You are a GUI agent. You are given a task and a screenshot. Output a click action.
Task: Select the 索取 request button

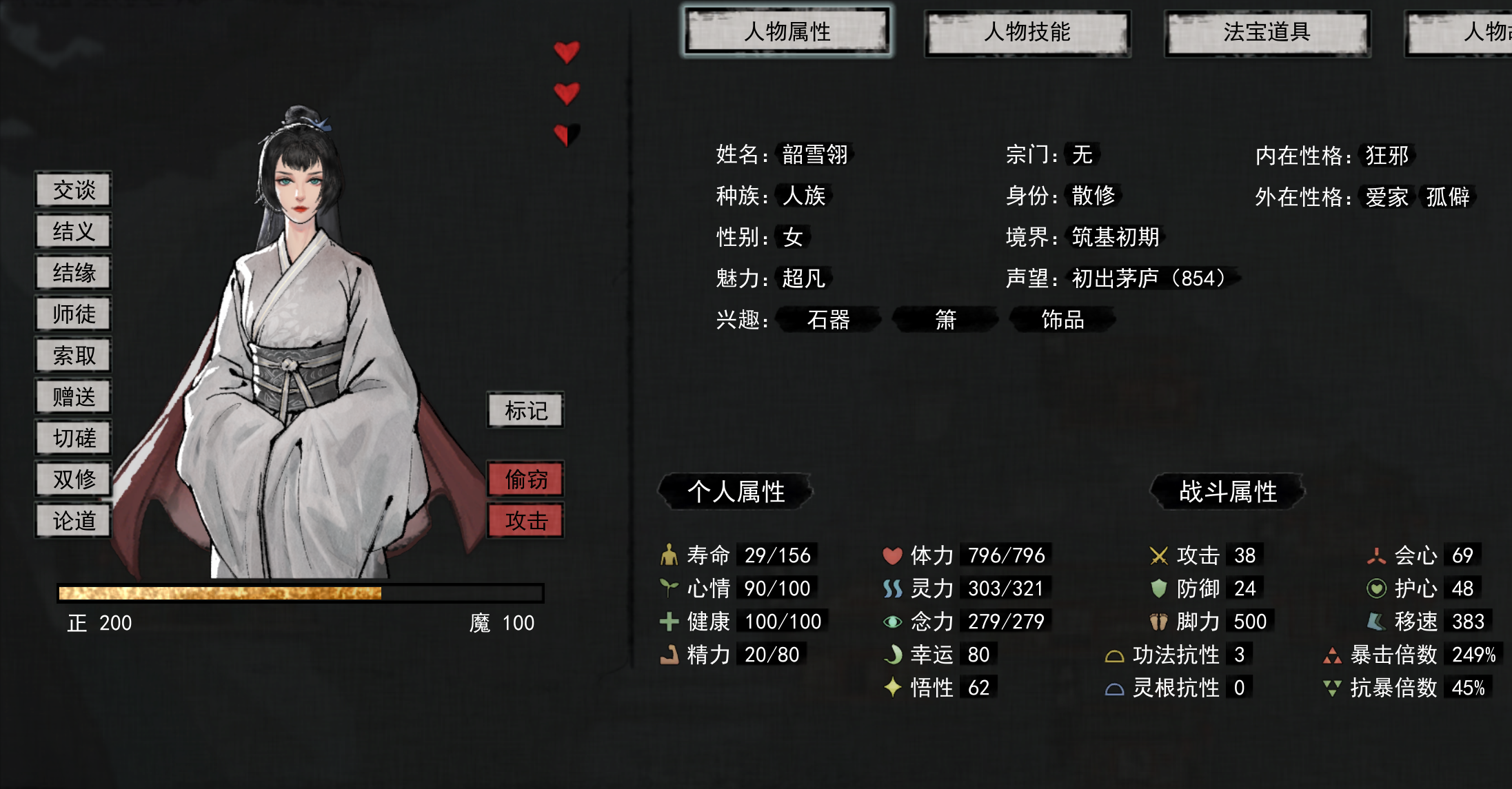click(x=74, y=356)
